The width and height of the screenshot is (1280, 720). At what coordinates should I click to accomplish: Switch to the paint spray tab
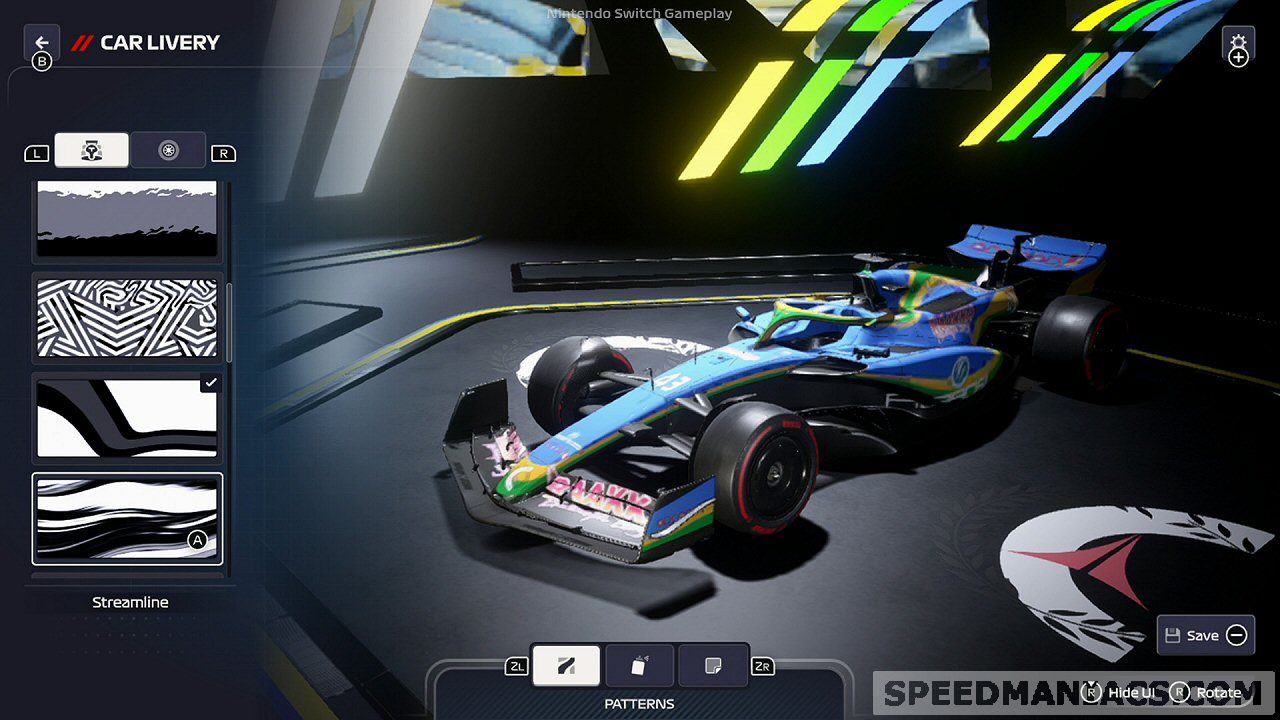[x=640, y=666]
